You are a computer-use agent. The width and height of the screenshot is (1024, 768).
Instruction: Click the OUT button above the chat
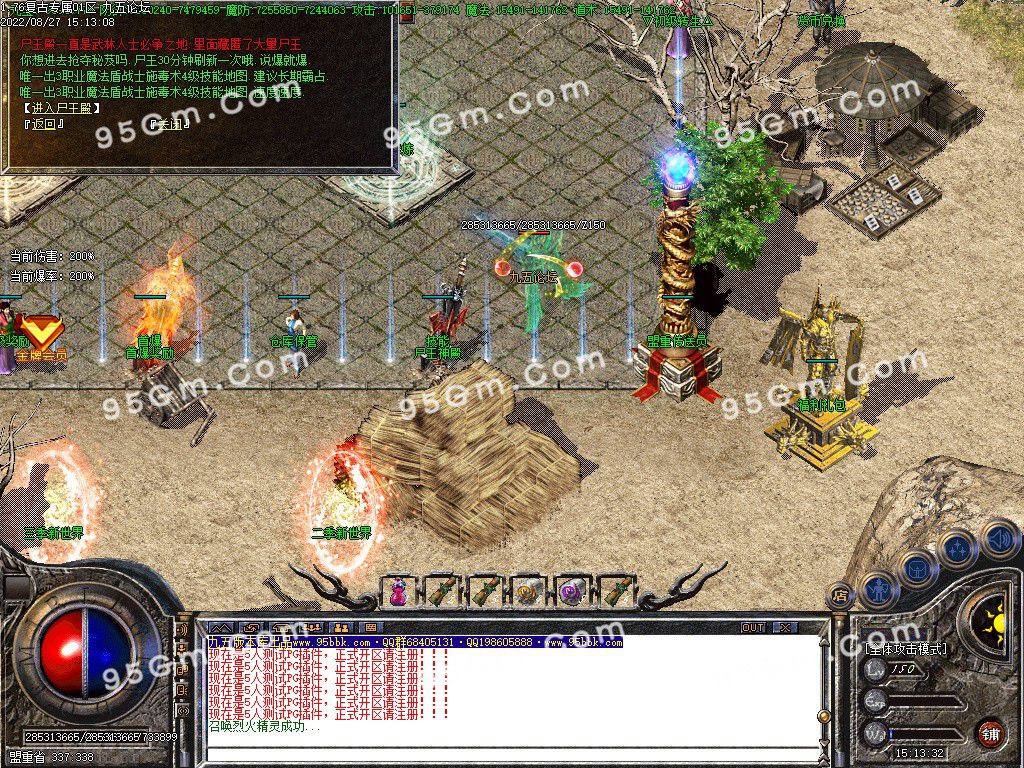(753, 627)
